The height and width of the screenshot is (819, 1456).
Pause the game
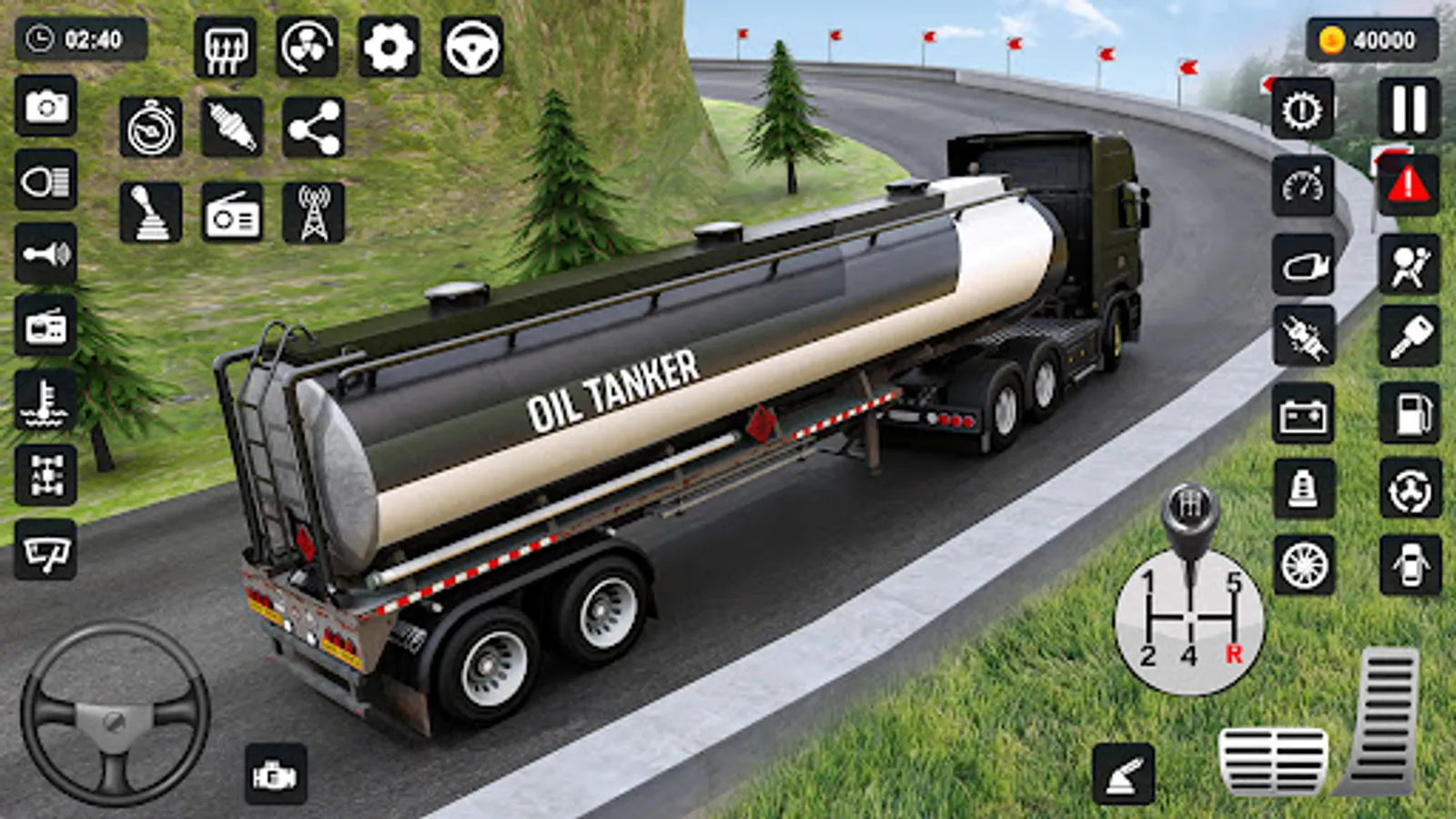(1409, 109)
